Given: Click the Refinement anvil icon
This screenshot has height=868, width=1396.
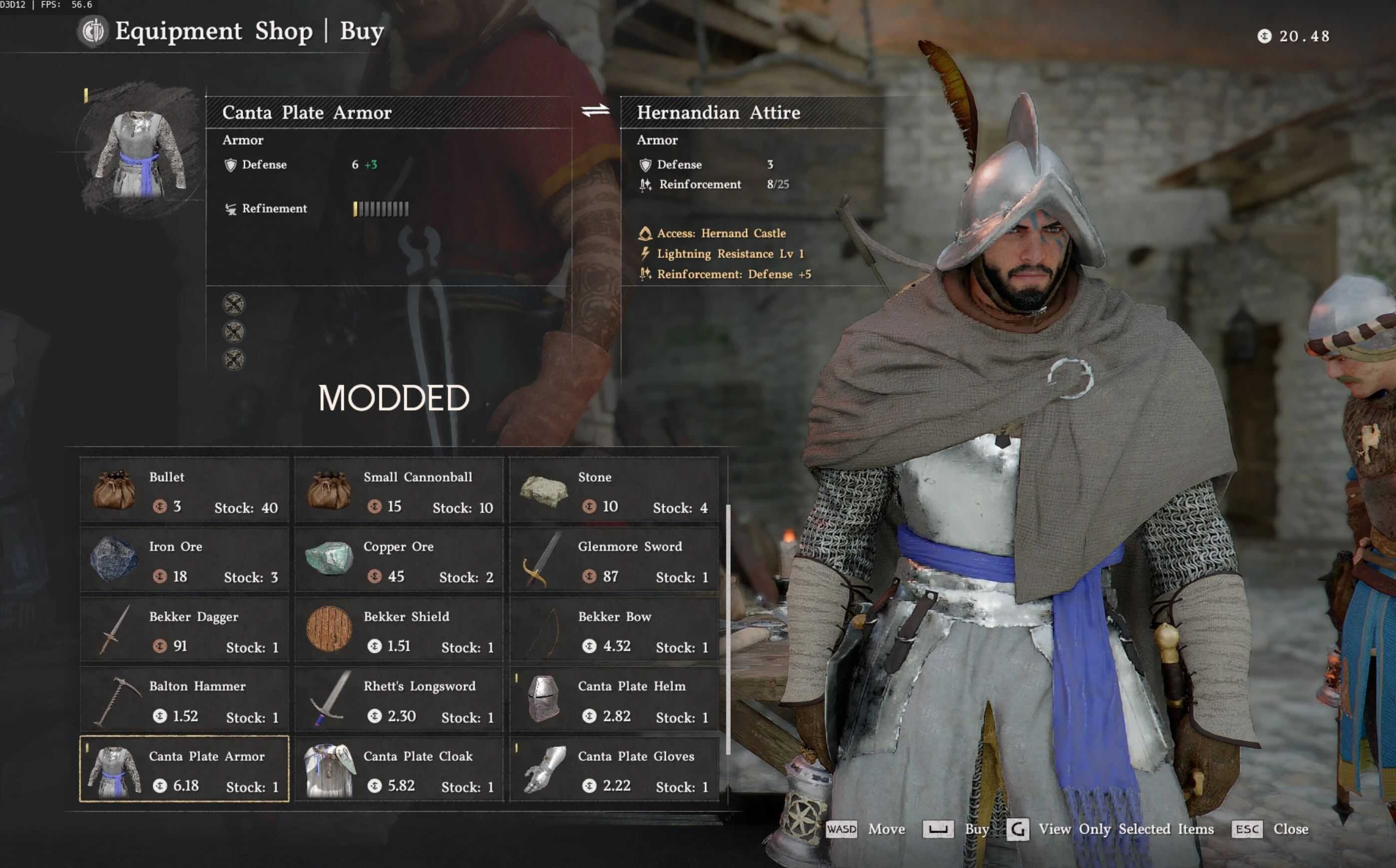Looking at the screenshot, I should coord(230,210).
